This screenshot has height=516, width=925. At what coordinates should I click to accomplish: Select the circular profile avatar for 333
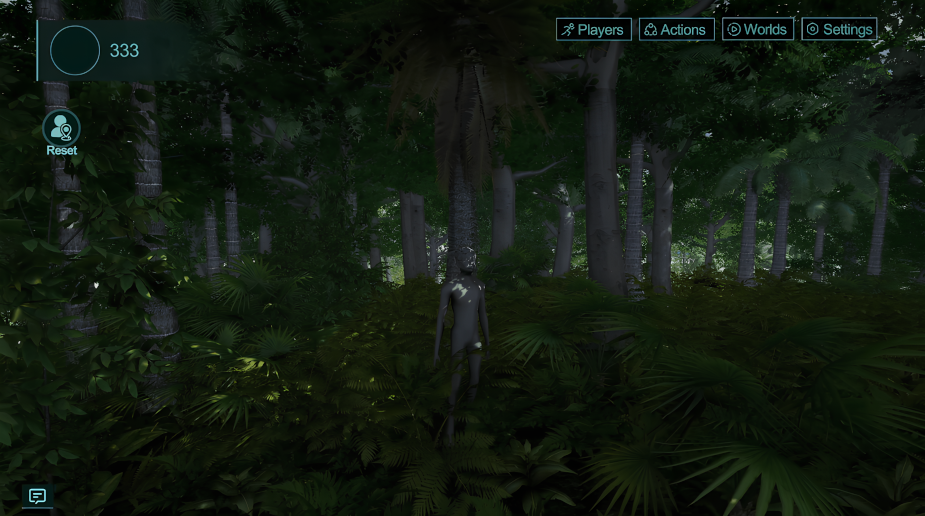[x=75, y=50]
